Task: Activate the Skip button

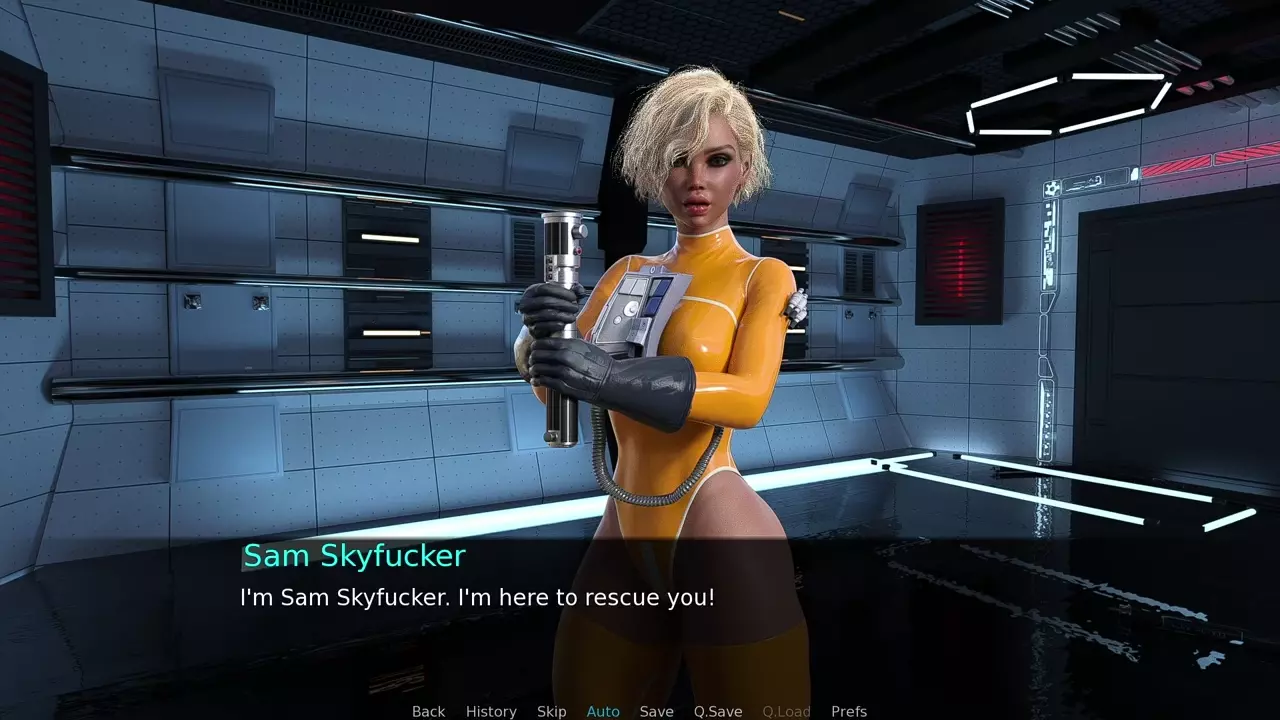Action: [551, 711]
